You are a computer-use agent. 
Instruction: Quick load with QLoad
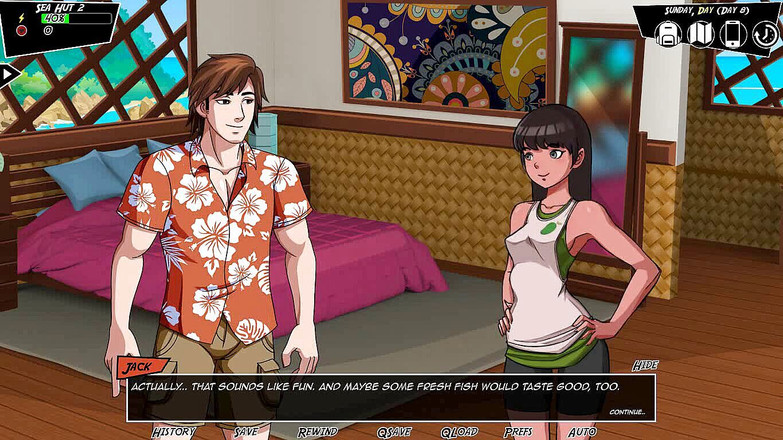click(460, 432)
